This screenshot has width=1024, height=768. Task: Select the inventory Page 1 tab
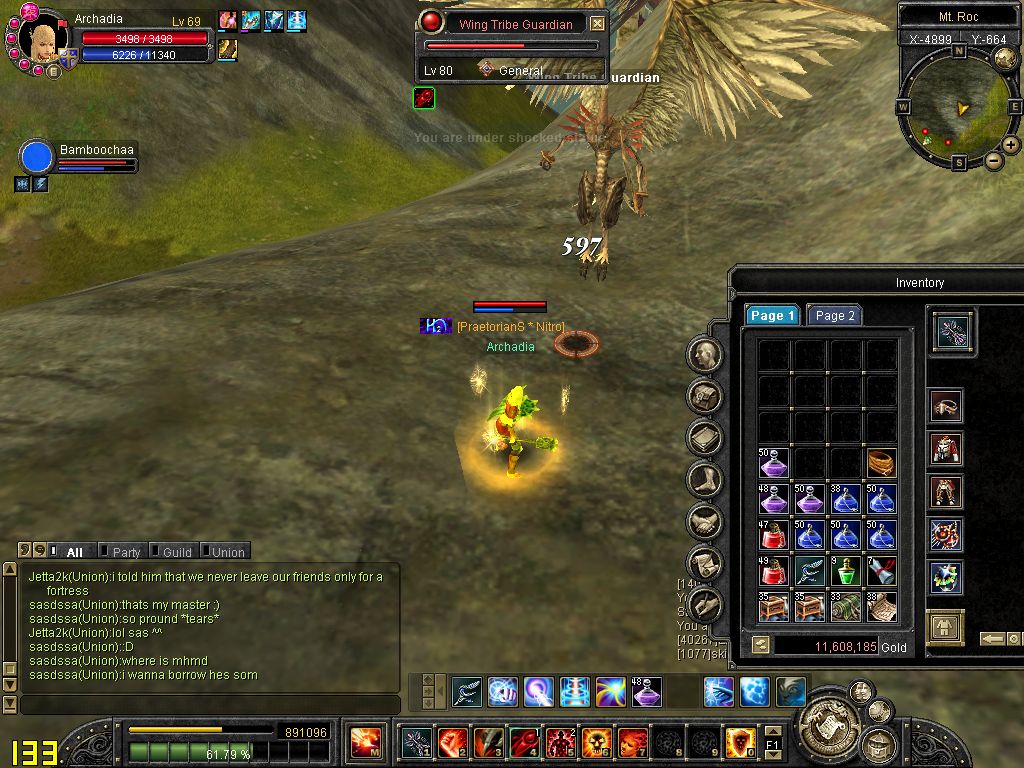(x=772, y=315)
